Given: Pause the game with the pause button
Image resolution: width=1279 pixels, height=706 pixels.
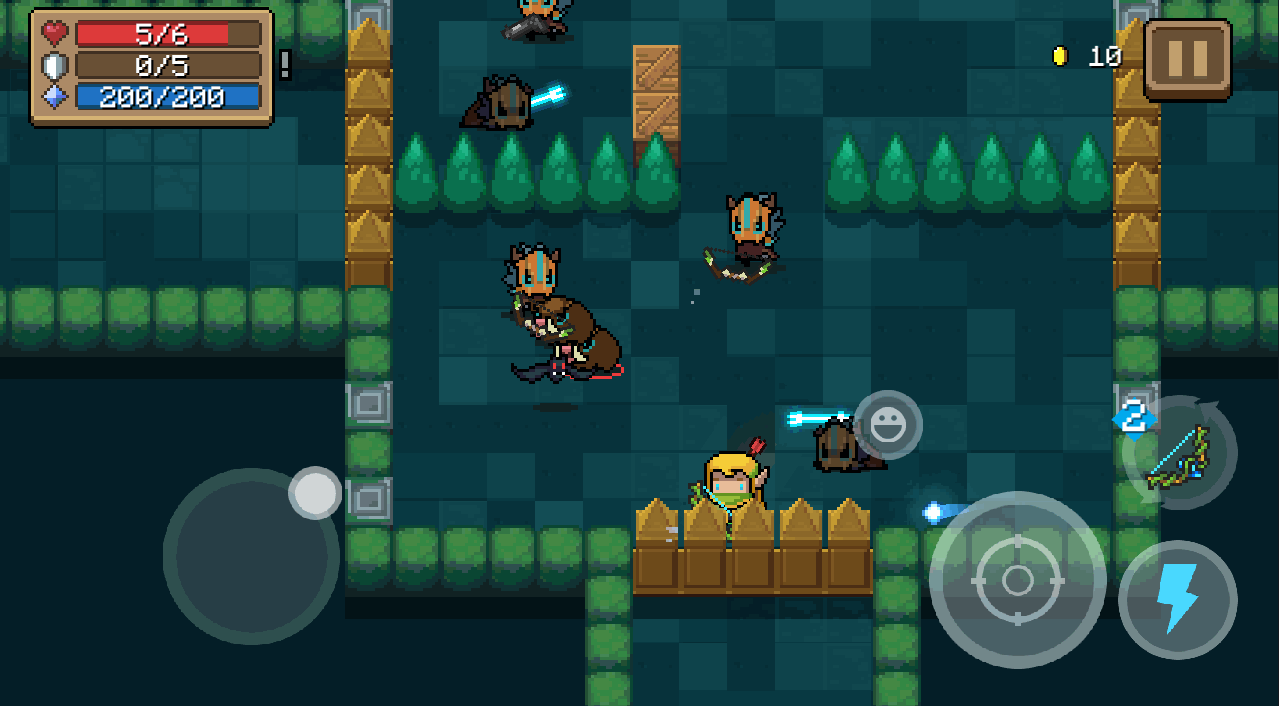Looking at the screenshot, I should click(x=1187, y=59).
